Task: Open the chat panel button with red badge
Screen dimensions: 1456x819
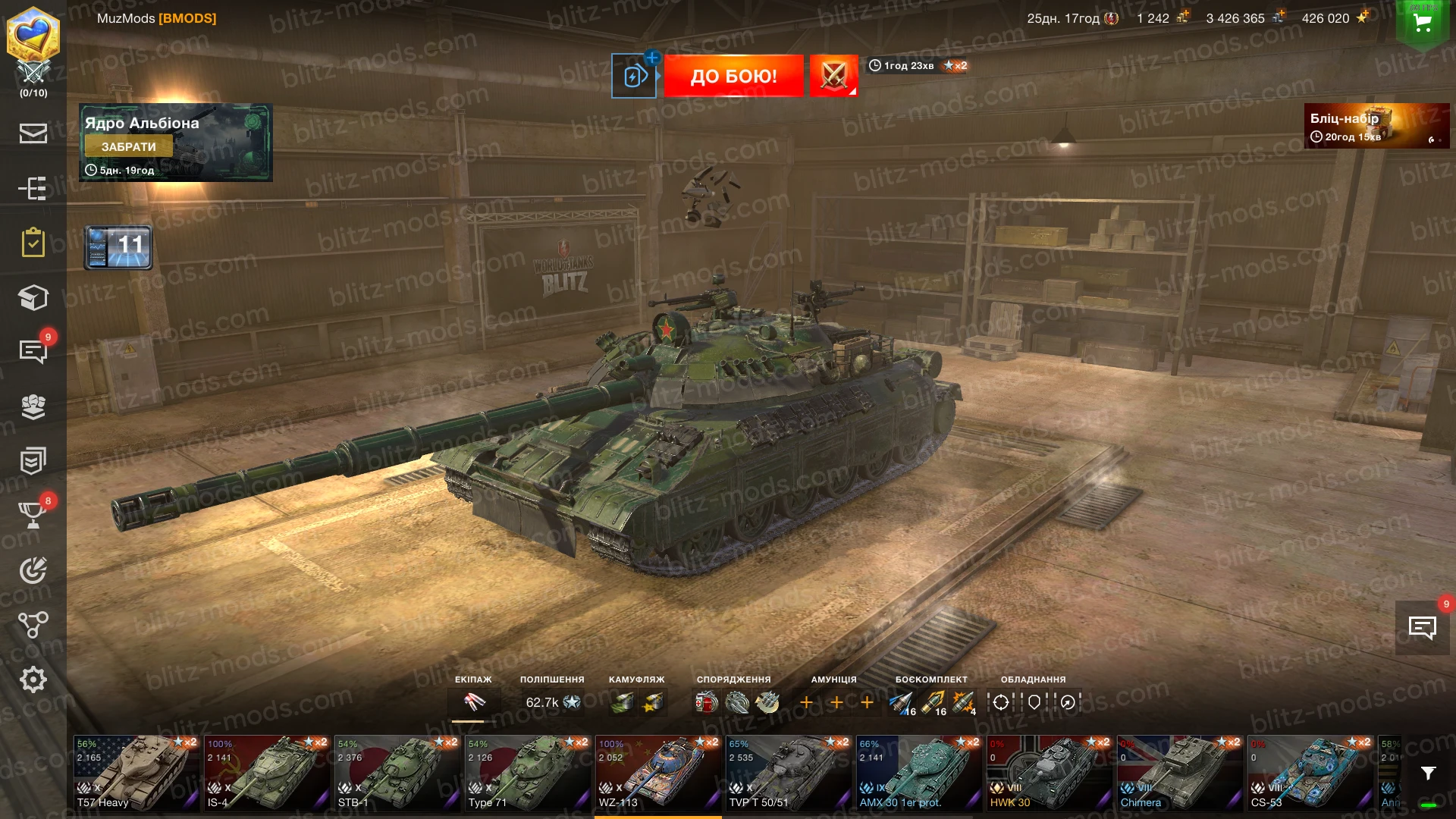Action: tap(1422, 627)
